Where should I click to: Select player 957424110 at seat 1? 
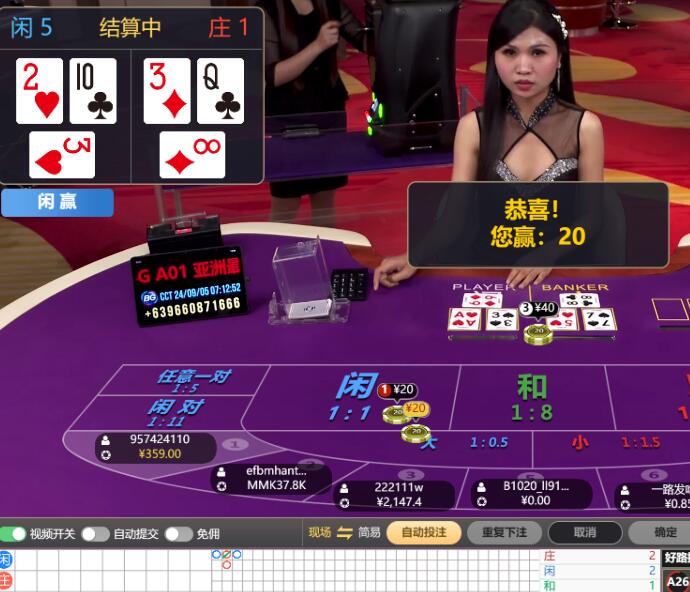coord(150,446)
